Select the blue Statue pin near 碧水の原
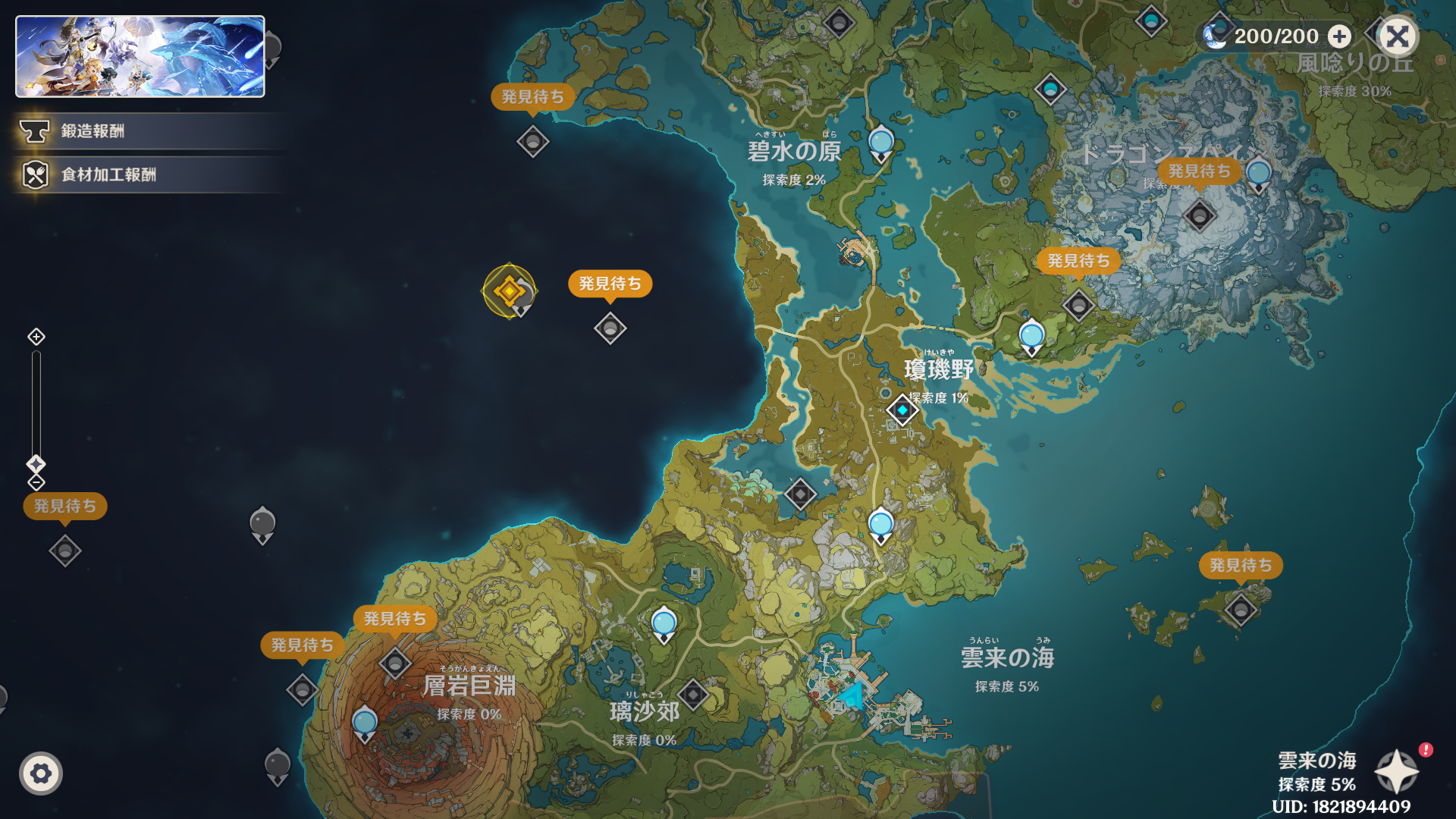This screenshot has height=819, width=1456. click(x=880, y=143)
